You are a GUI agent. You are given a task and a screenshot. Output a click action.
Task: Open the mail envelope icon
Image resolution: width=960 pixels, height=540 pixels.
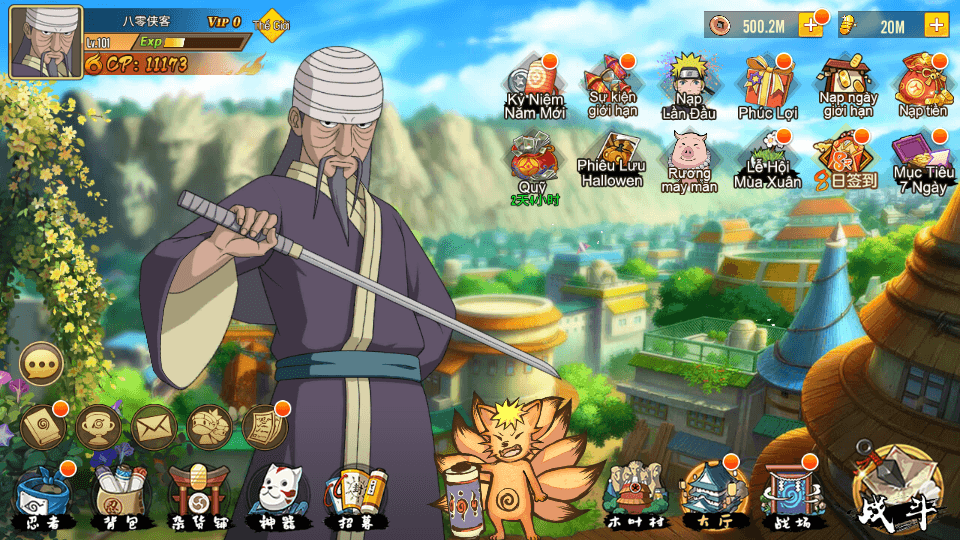pos(153,425)
